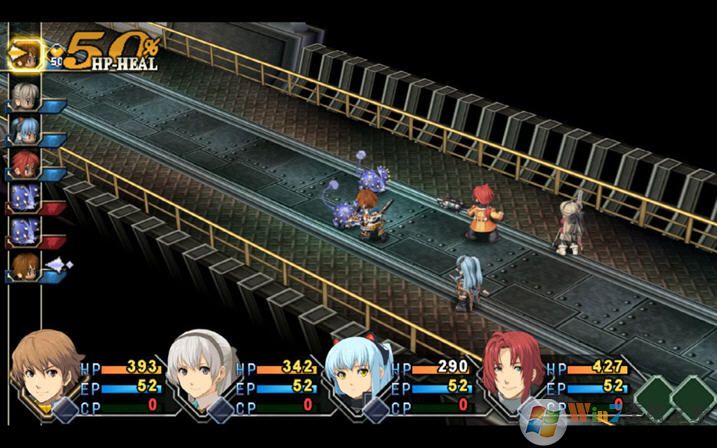717x448 pixels.
Task: Choose the red-haired character's turn order icon
Action: [26, 161]
